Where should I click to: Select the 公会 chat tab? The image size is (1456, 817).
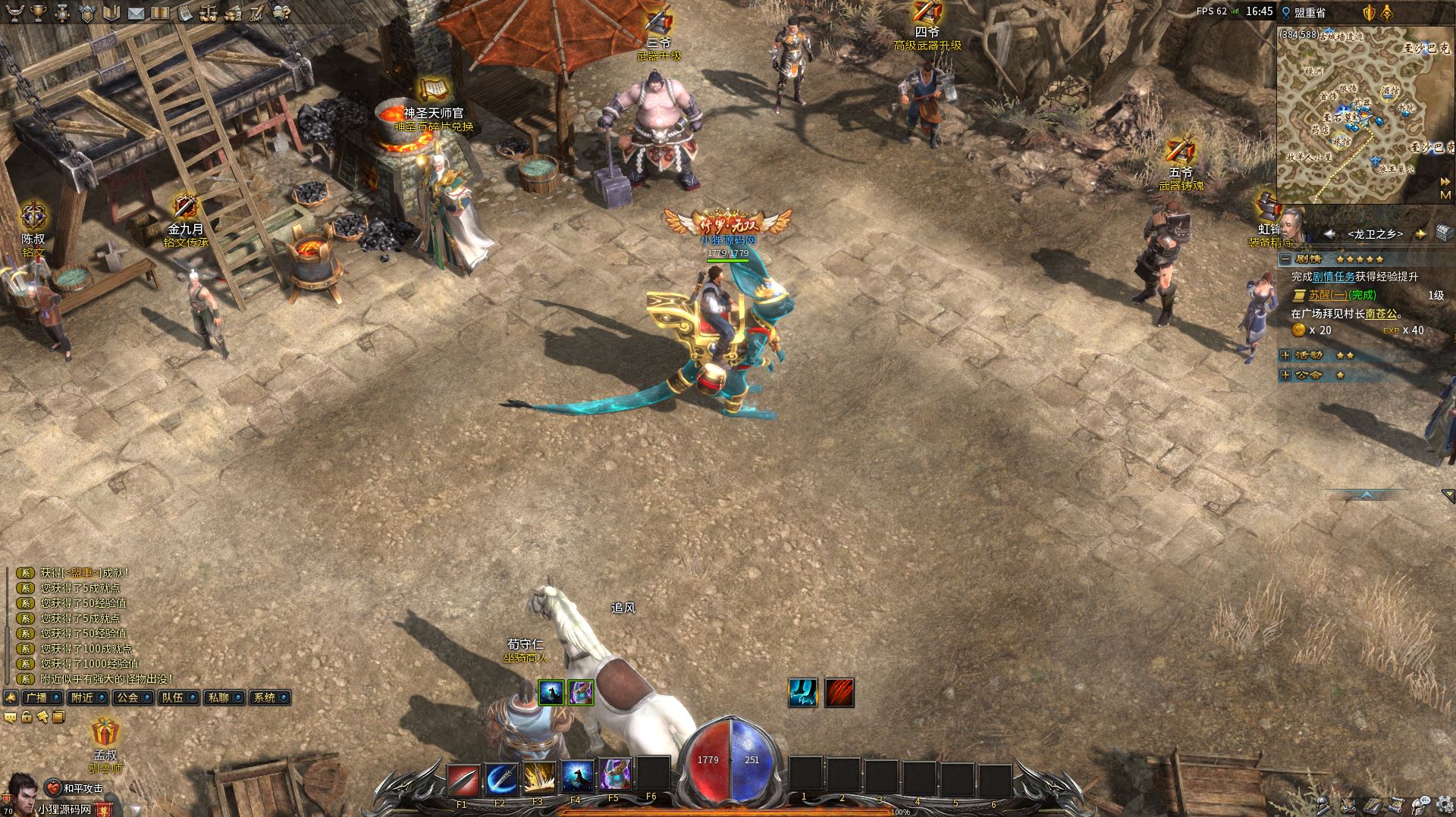tap(127, 697)
